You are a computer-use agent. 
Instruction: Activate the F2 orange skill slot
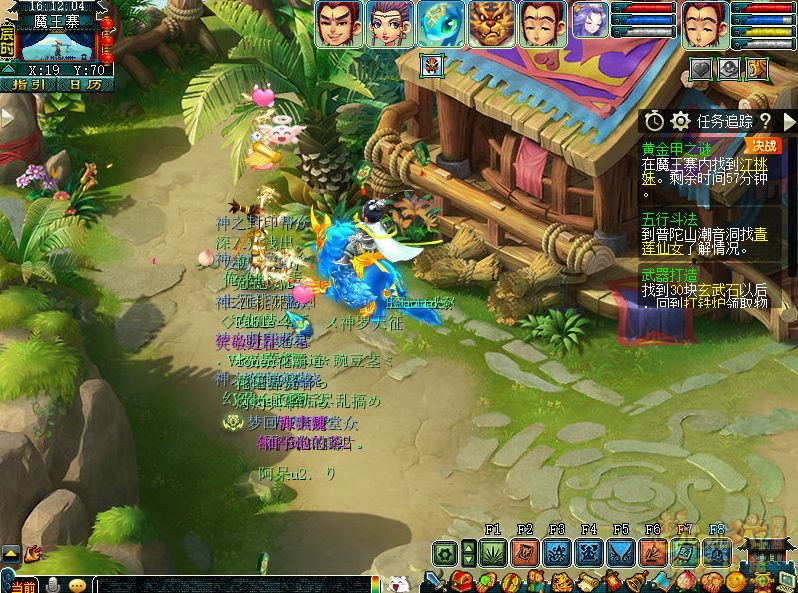point(525,552)
